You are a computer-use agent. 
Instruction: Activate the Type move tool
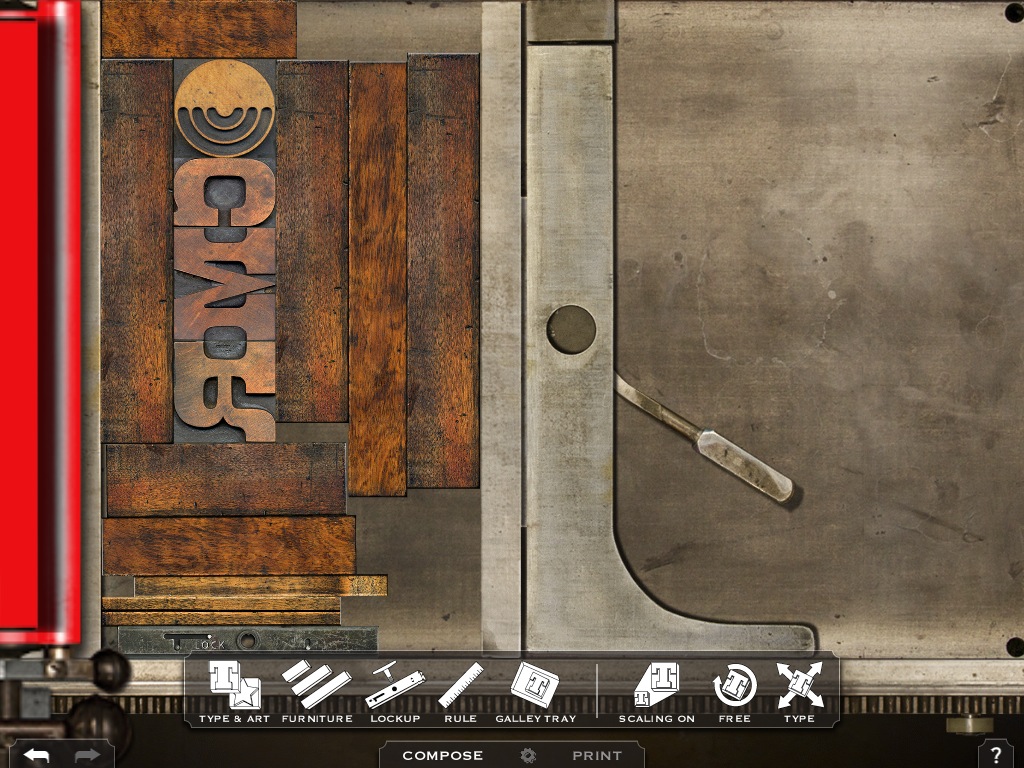point(799,690)
